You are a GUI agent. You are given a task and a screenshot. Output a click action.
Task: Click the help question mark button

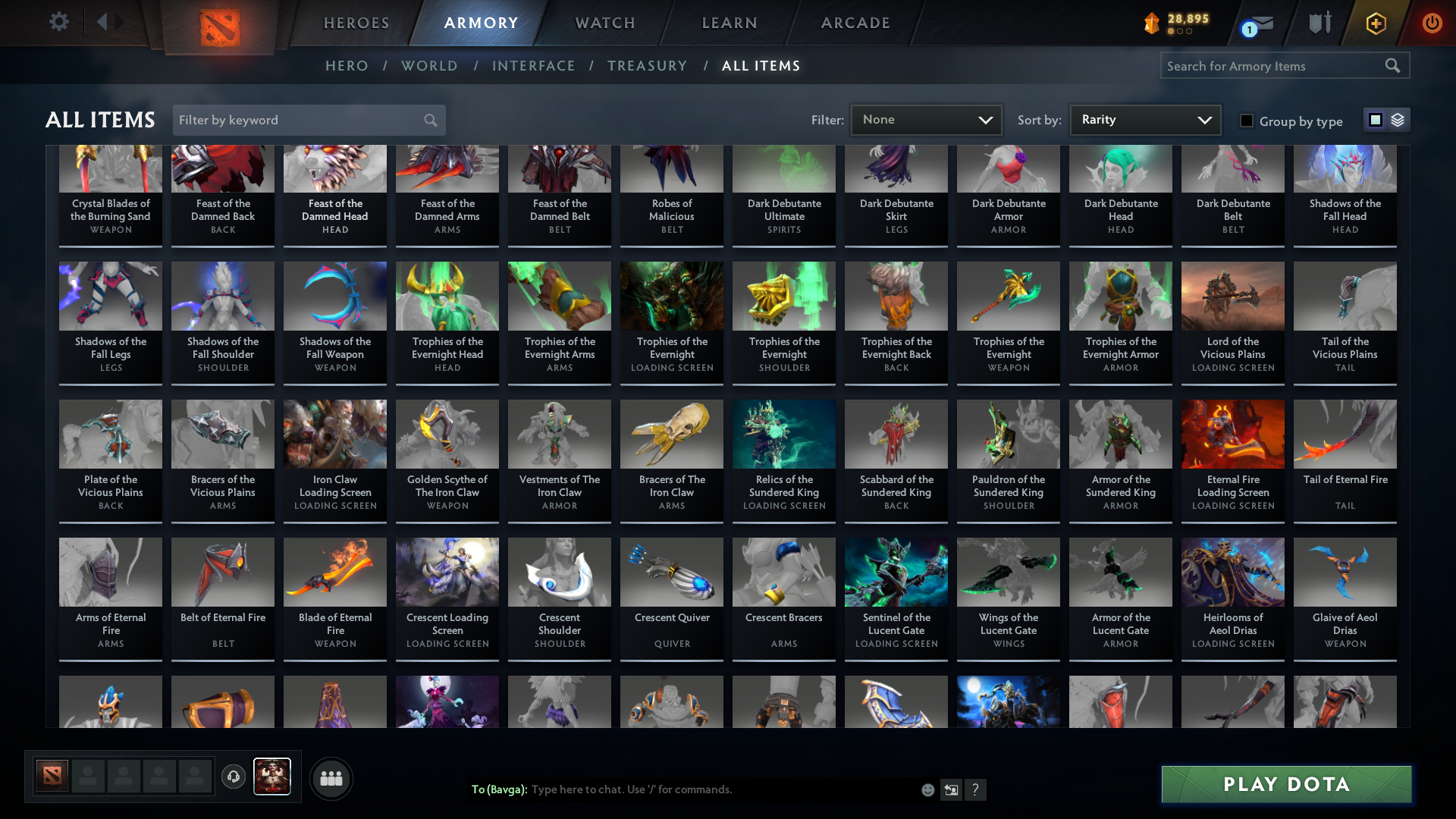(976, 789)
